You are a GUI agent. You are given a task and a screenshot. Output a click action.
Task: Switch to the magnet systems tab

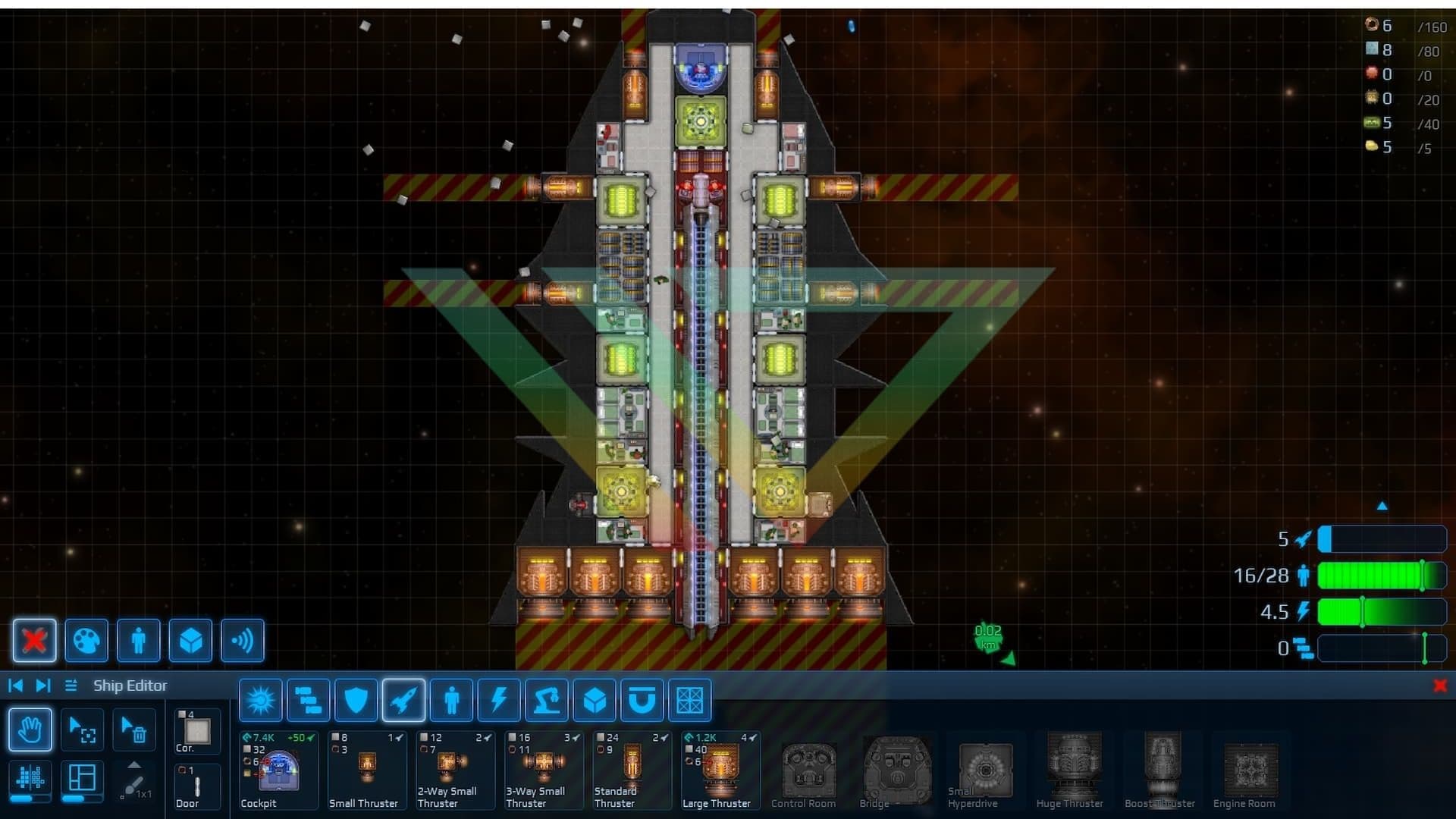643,700
